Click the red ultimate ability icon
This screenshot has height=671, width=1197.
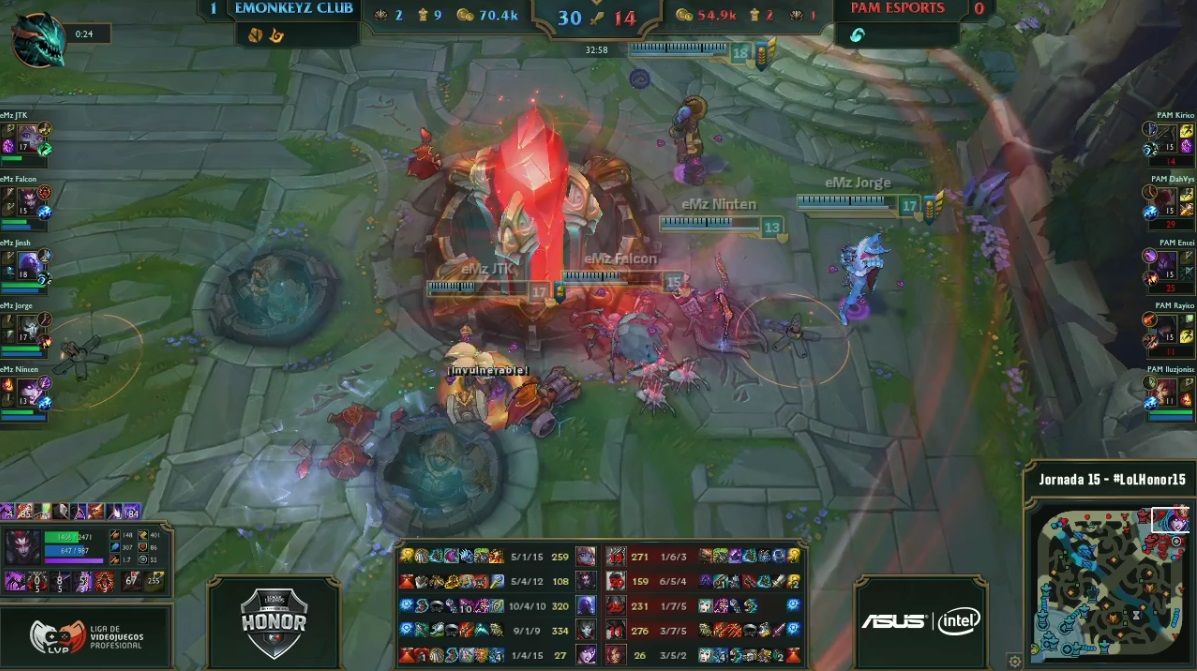105,581
